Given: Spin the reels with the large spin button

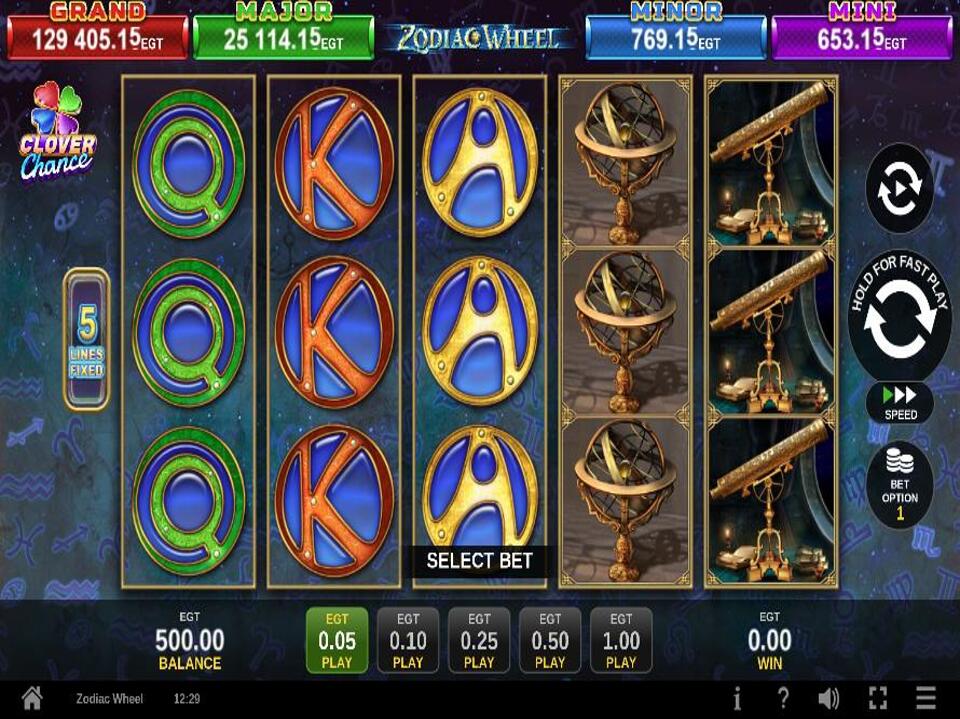Looking at the screenshot, I should [x=899, y=317].
